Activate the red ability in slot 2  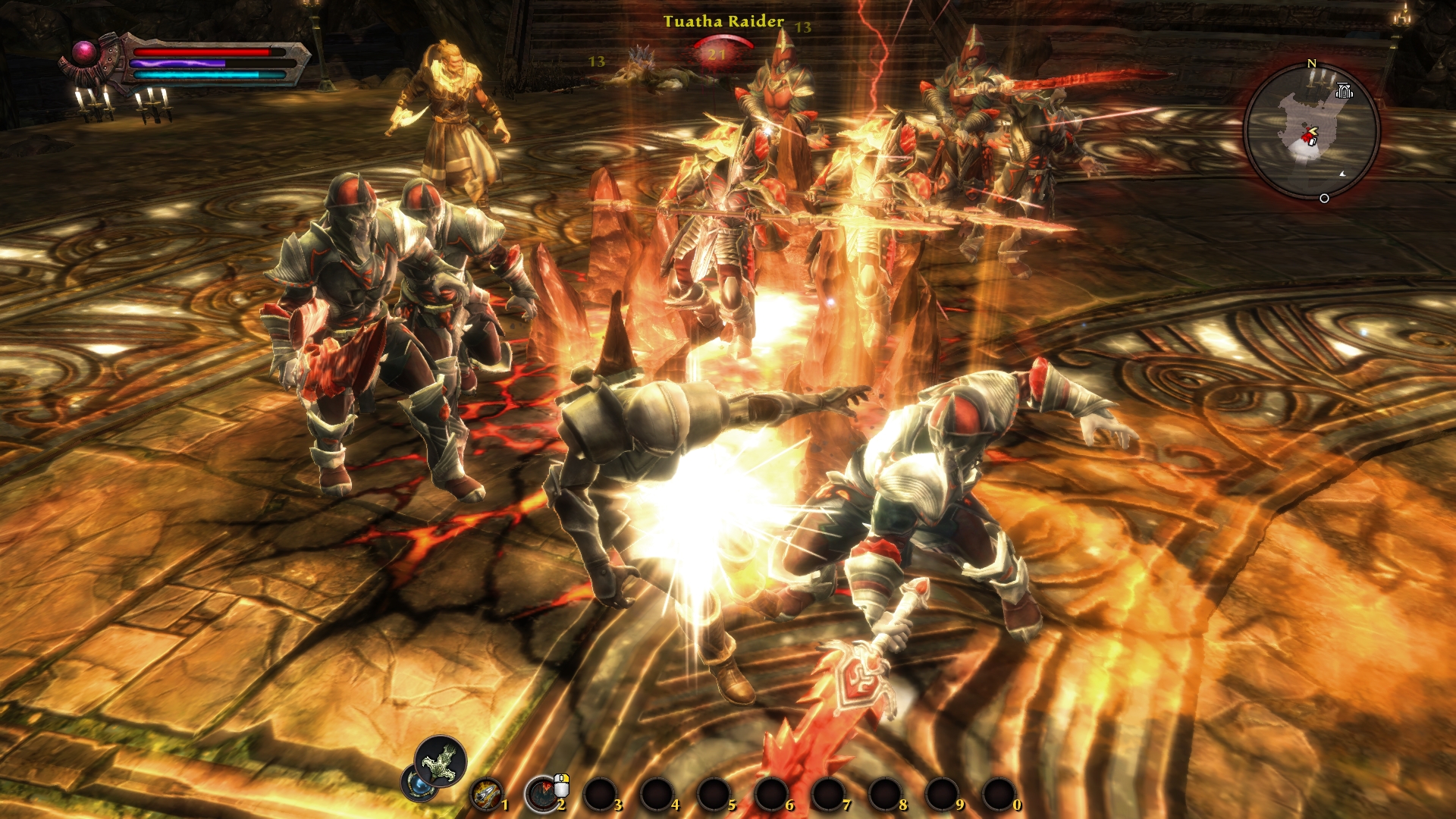pyautogui.click(x=542, y=794)
